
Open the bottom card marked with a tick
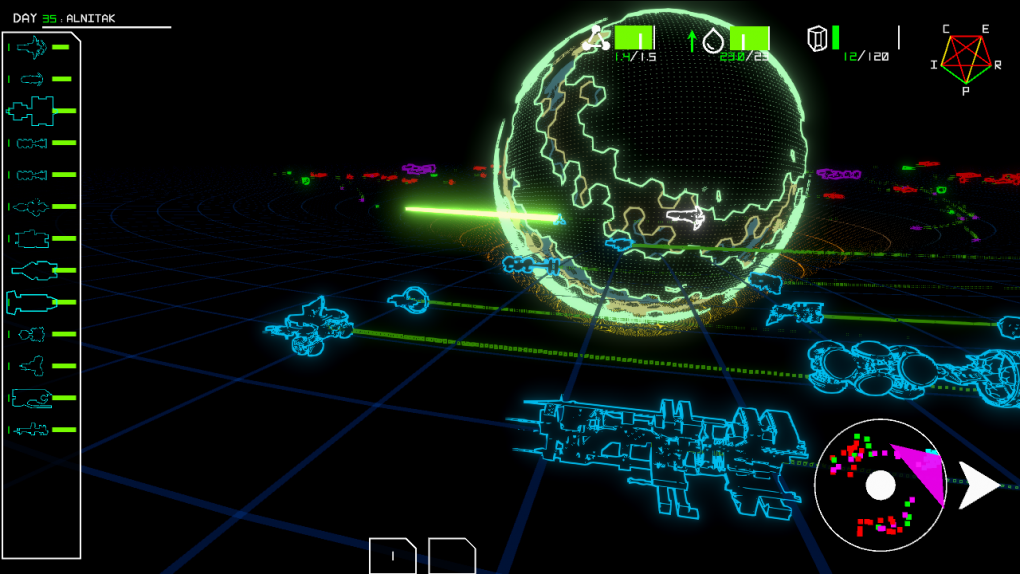click(x=392, y=556)
